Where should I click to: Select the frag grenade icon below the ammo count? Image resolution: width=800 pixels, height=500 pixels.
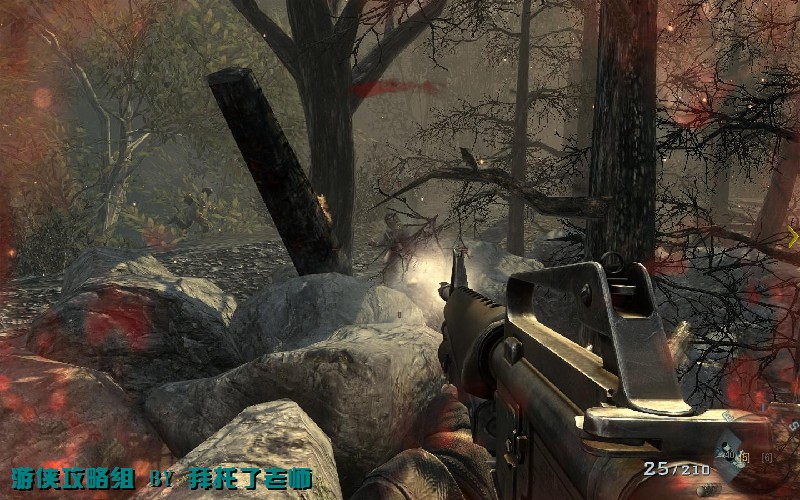tap(708, 490)
